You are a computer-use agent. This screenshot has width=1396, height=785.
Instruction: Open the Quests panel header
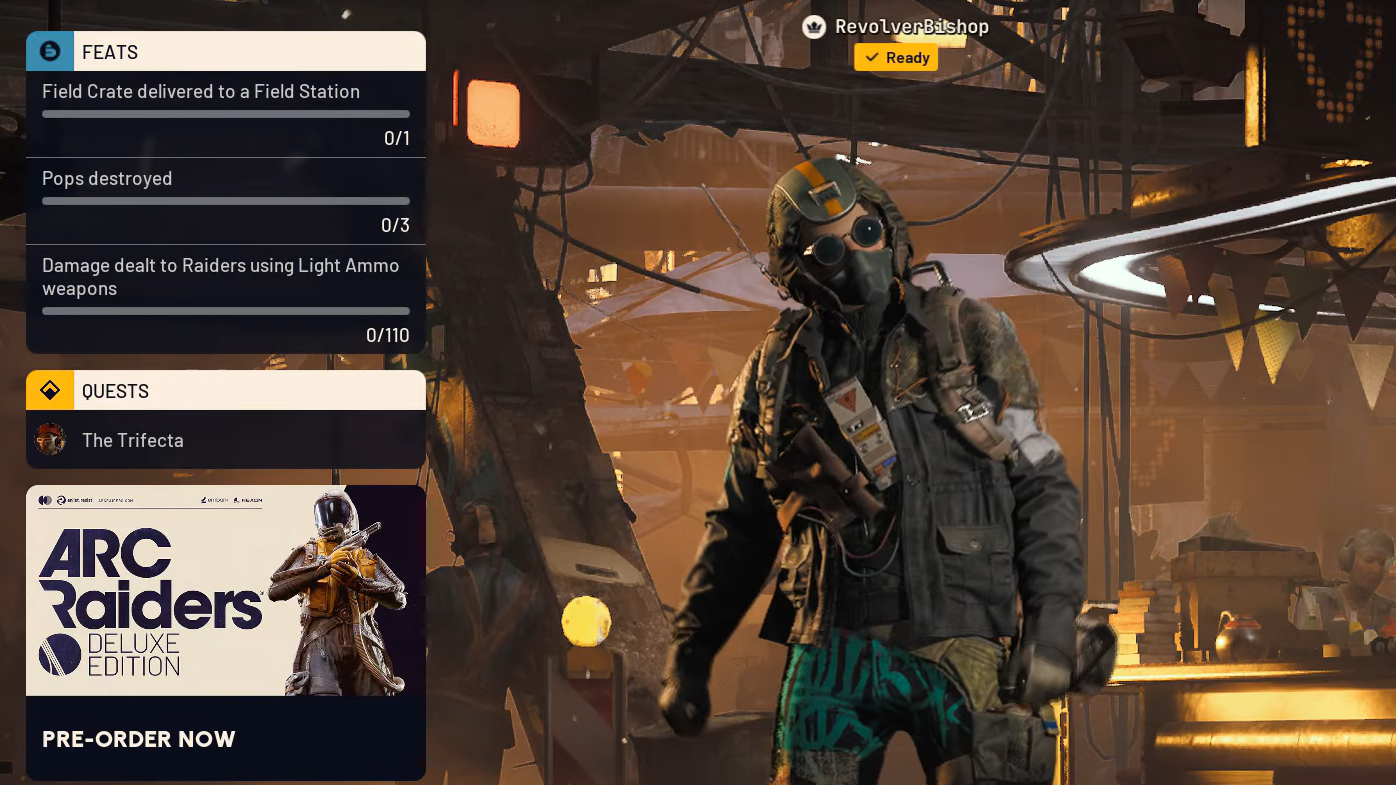point(226,391)
